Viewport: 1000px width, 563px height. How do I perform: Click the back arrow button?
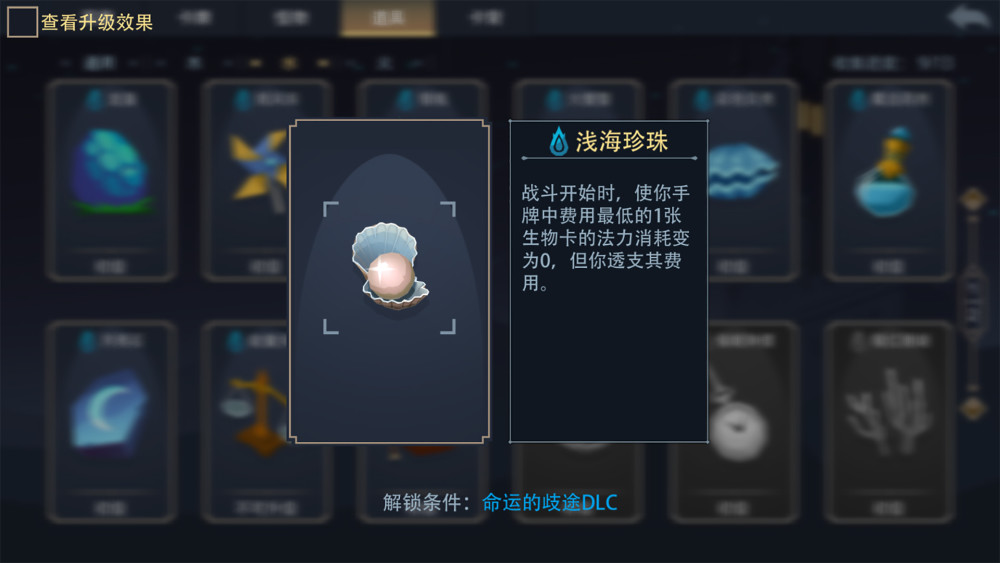coord(971,18)
